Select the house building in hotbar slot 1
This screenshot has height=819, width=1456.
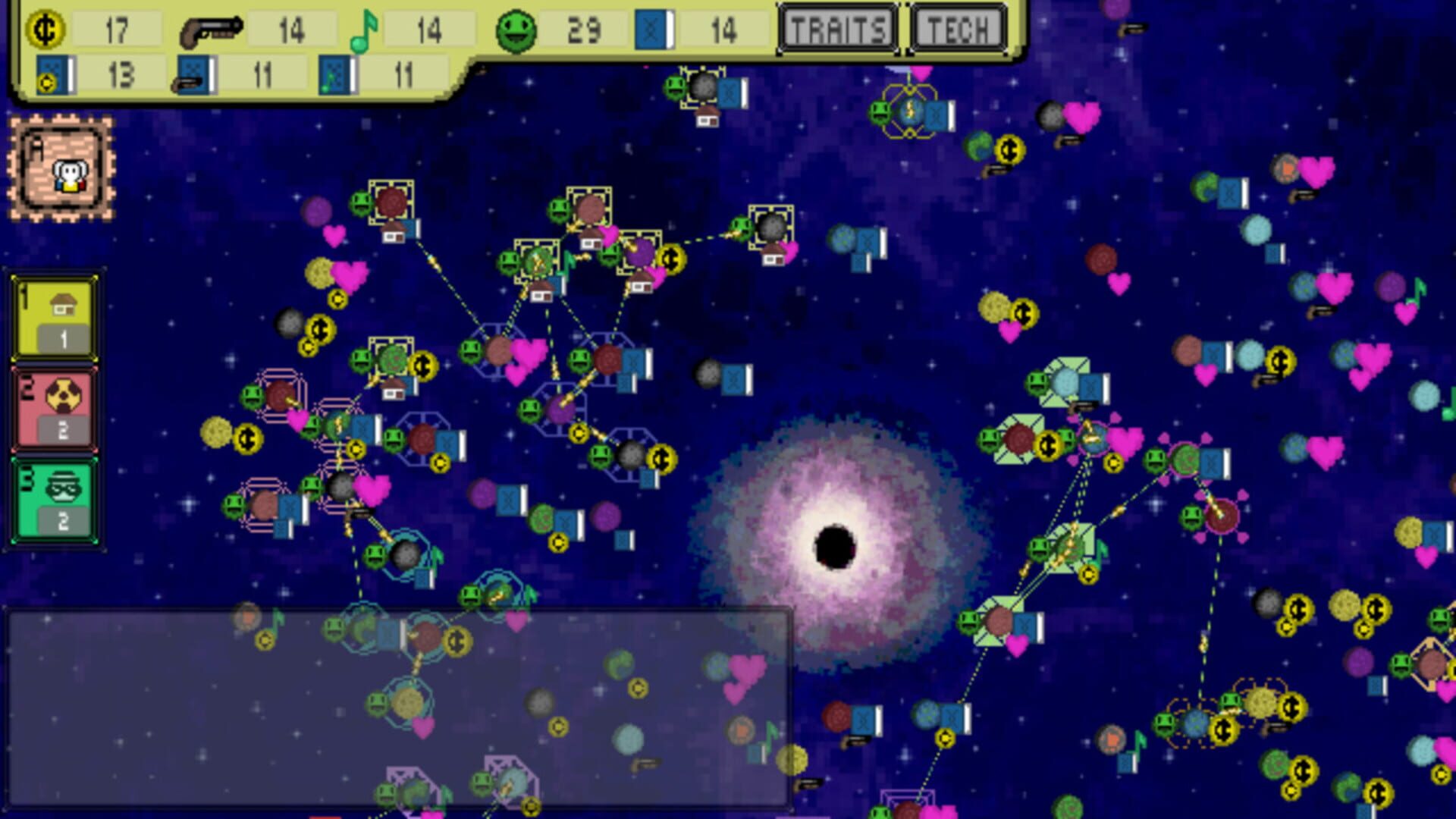coord(53,318)
